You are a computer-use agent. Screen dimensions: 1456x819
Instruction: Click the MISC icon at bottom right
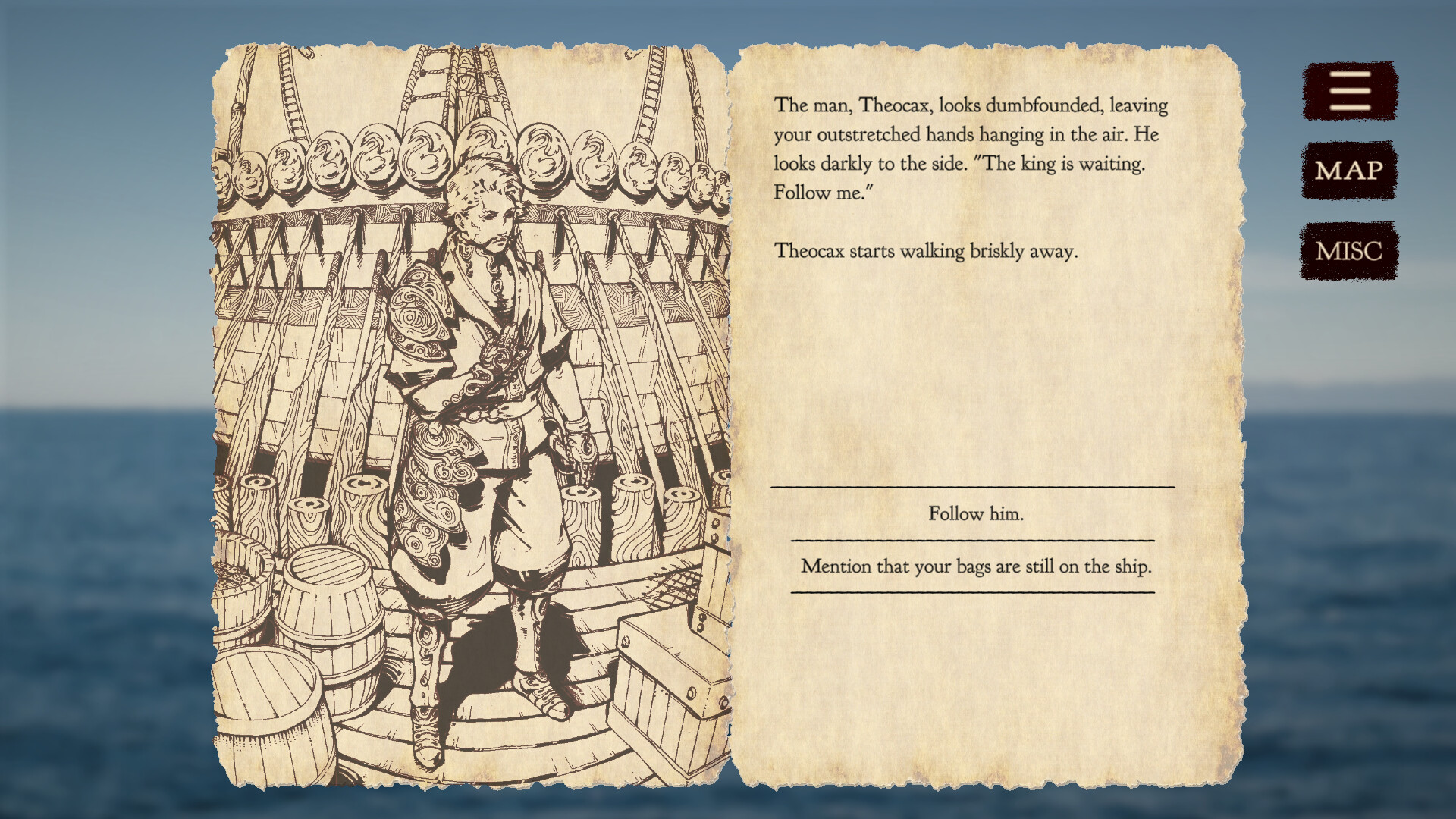[1348, 250]
